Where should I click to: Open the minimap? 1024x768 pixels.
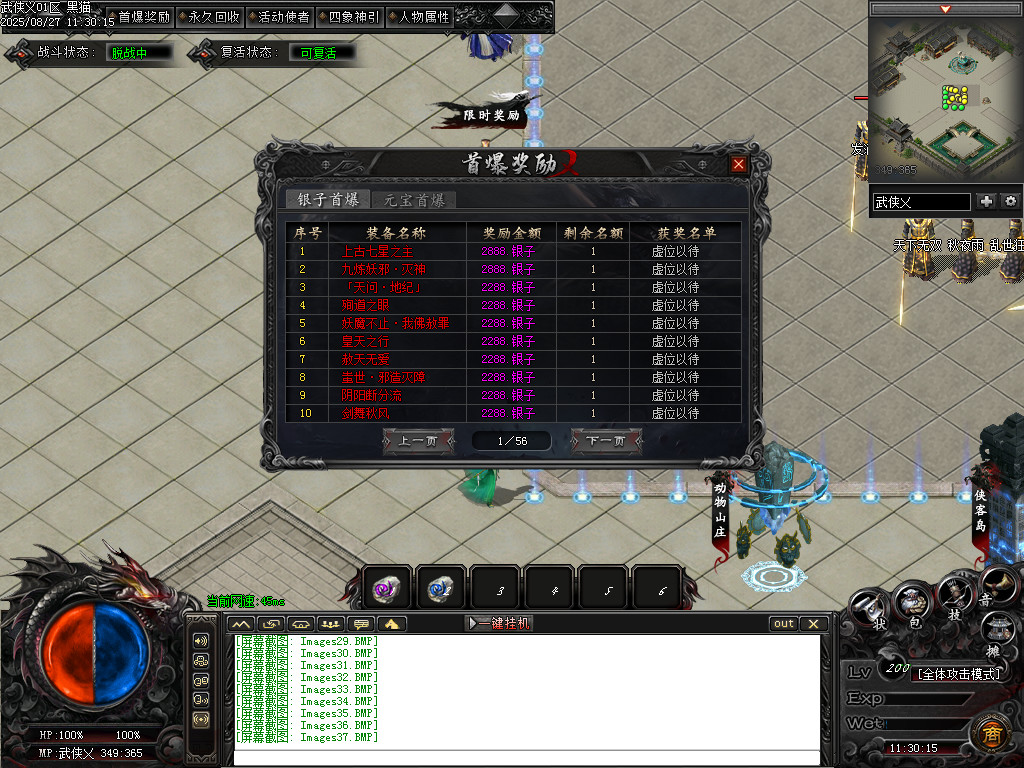[945, 95]
